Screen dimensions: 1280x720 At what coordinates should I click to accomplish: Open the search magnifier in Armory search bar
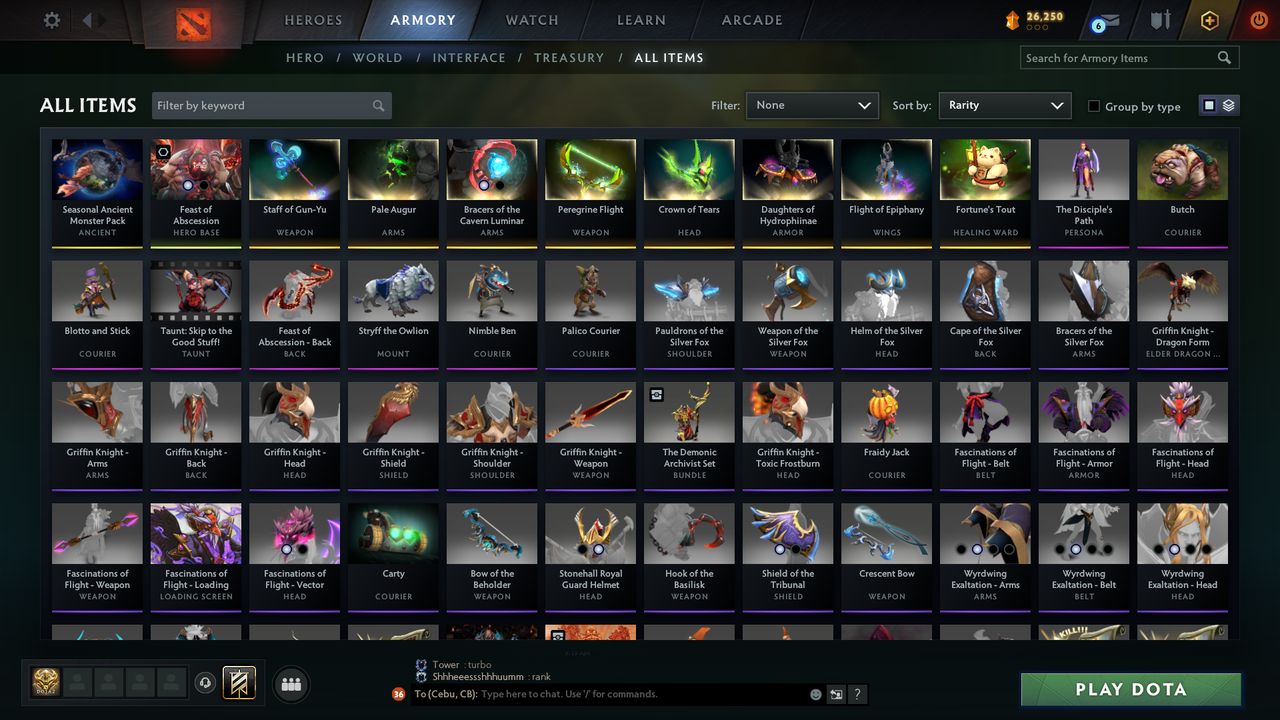[x=1224, y=57]
